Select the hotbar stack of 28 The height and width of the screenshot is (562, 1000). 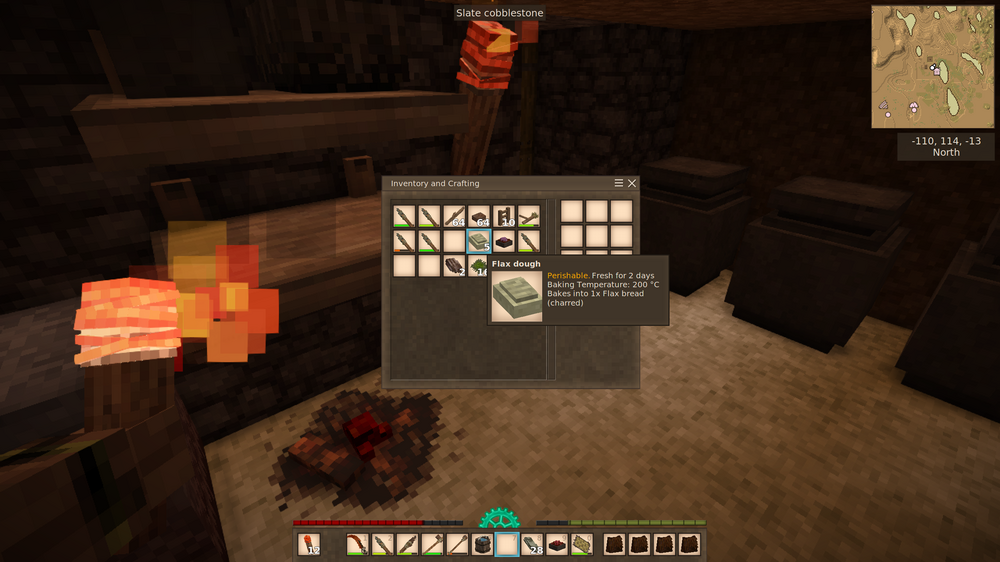(x=532, y=545)
